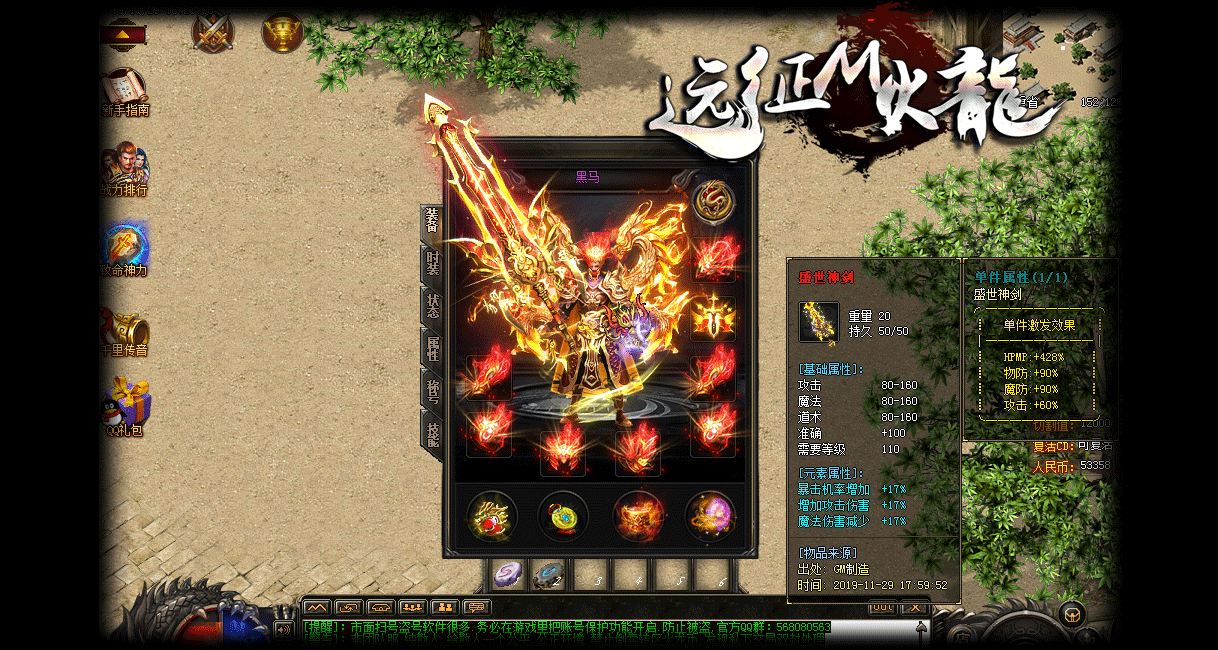Select the 装备 equipment tab
The image size is (1218, 650).
coord(432,220)
